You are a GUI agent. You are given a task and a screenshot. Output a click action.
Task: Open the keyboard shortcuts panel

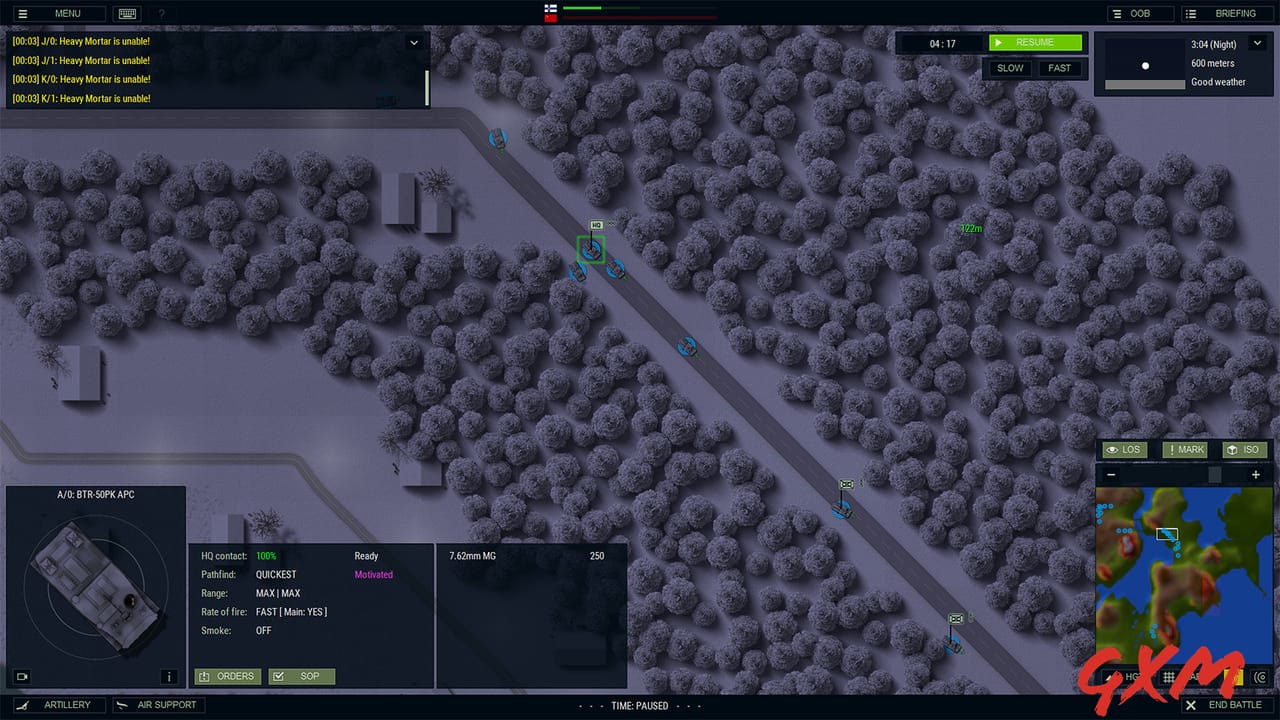click(x=127, y=13)
